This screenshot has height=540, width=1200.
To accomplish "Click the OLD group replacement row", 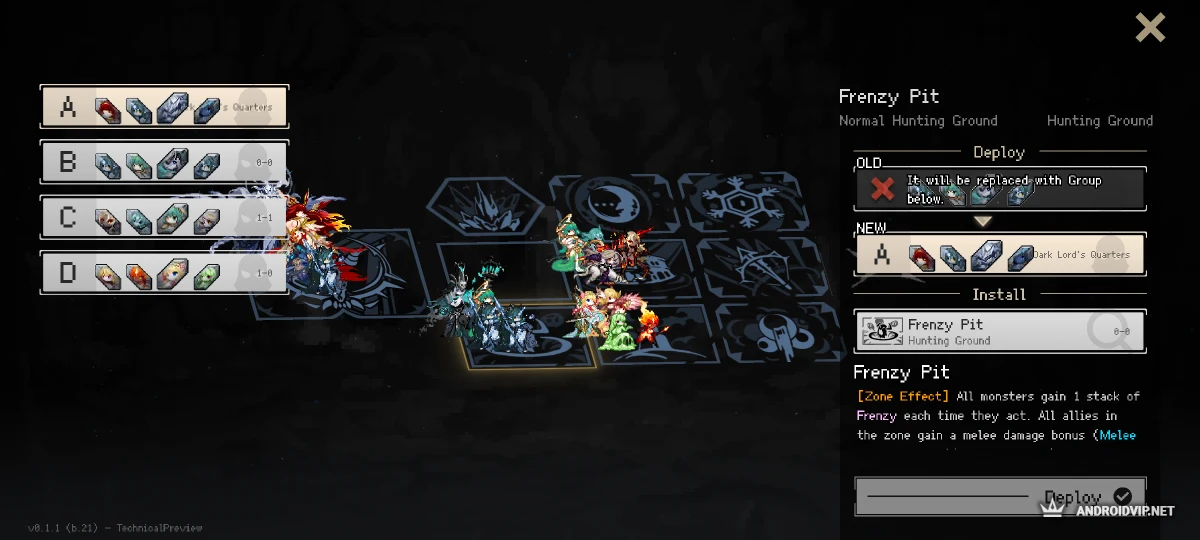I will tap(1000, 189).
